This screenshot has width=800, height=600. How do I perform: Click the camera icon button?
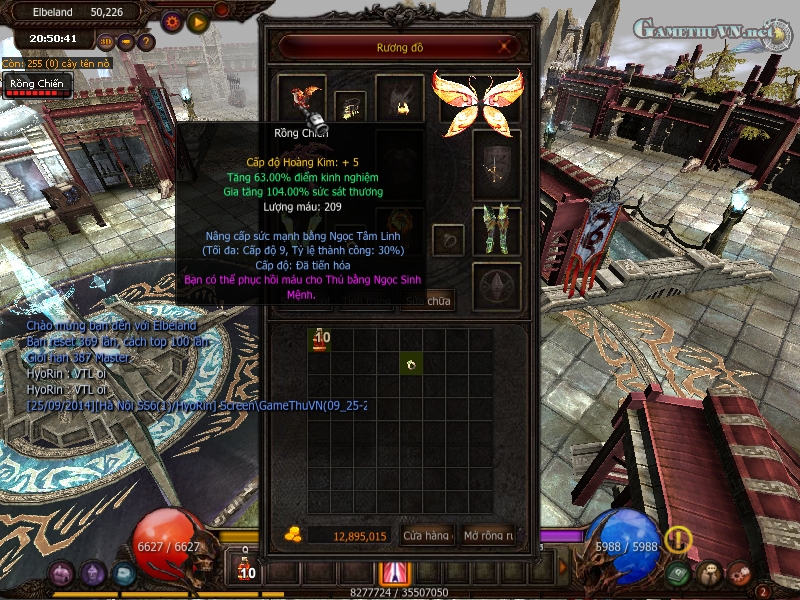126,42
